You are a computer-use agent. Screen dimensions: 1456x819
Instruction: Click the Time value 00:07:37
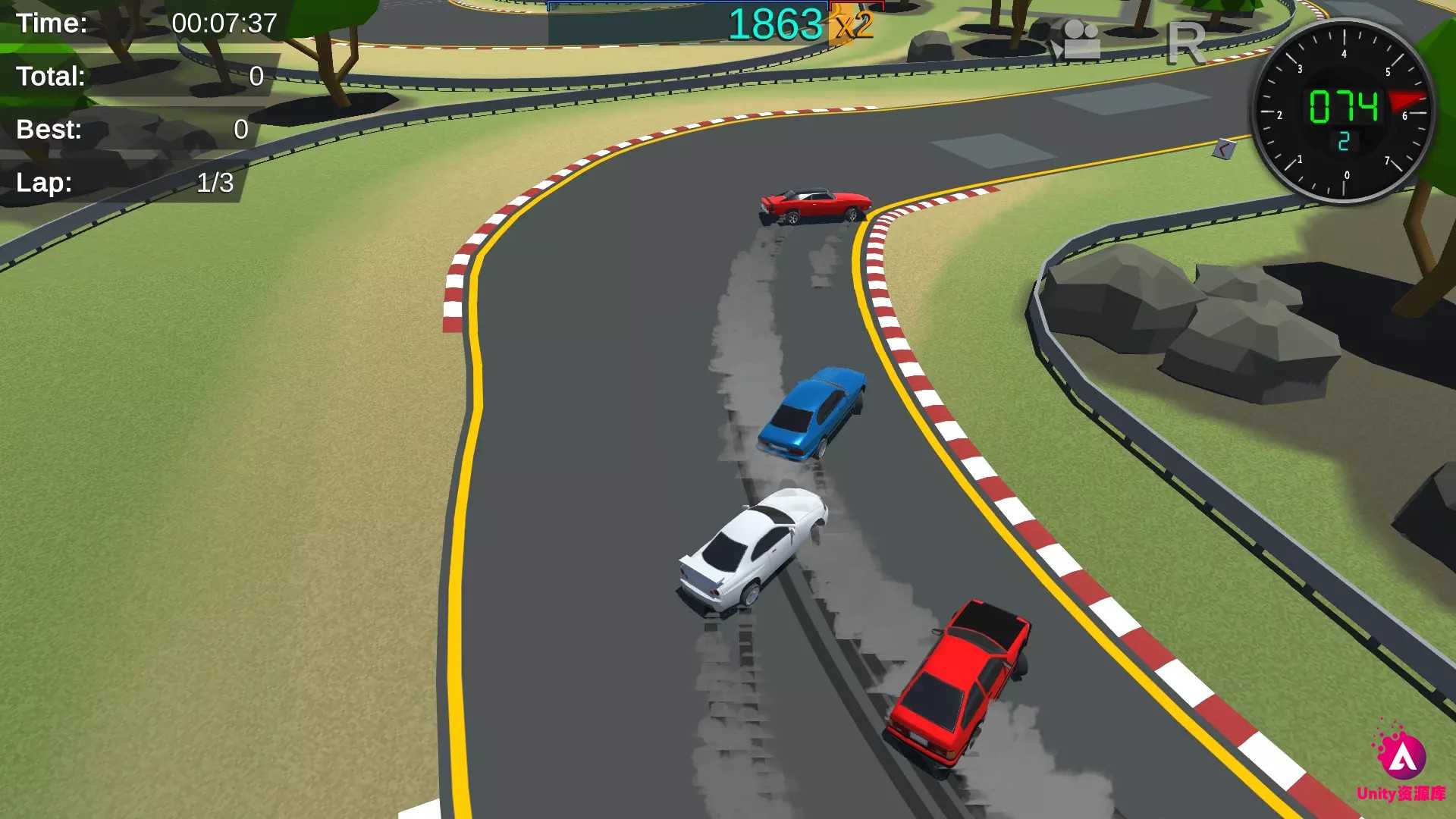(224, 24)
